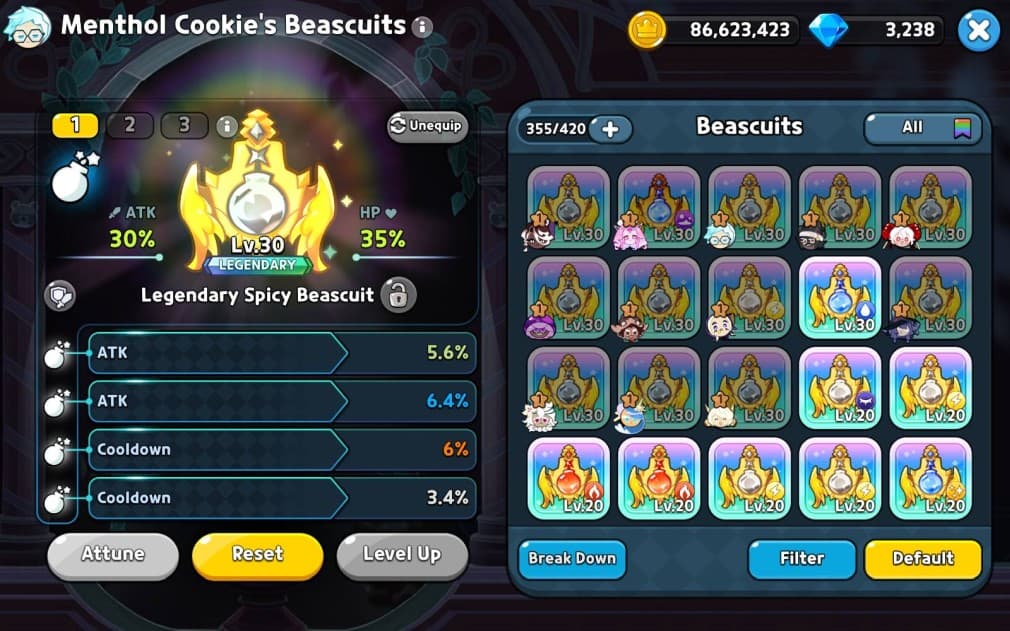Open the Beascuit Filter

pyautogui.click(x=801, y=559)
